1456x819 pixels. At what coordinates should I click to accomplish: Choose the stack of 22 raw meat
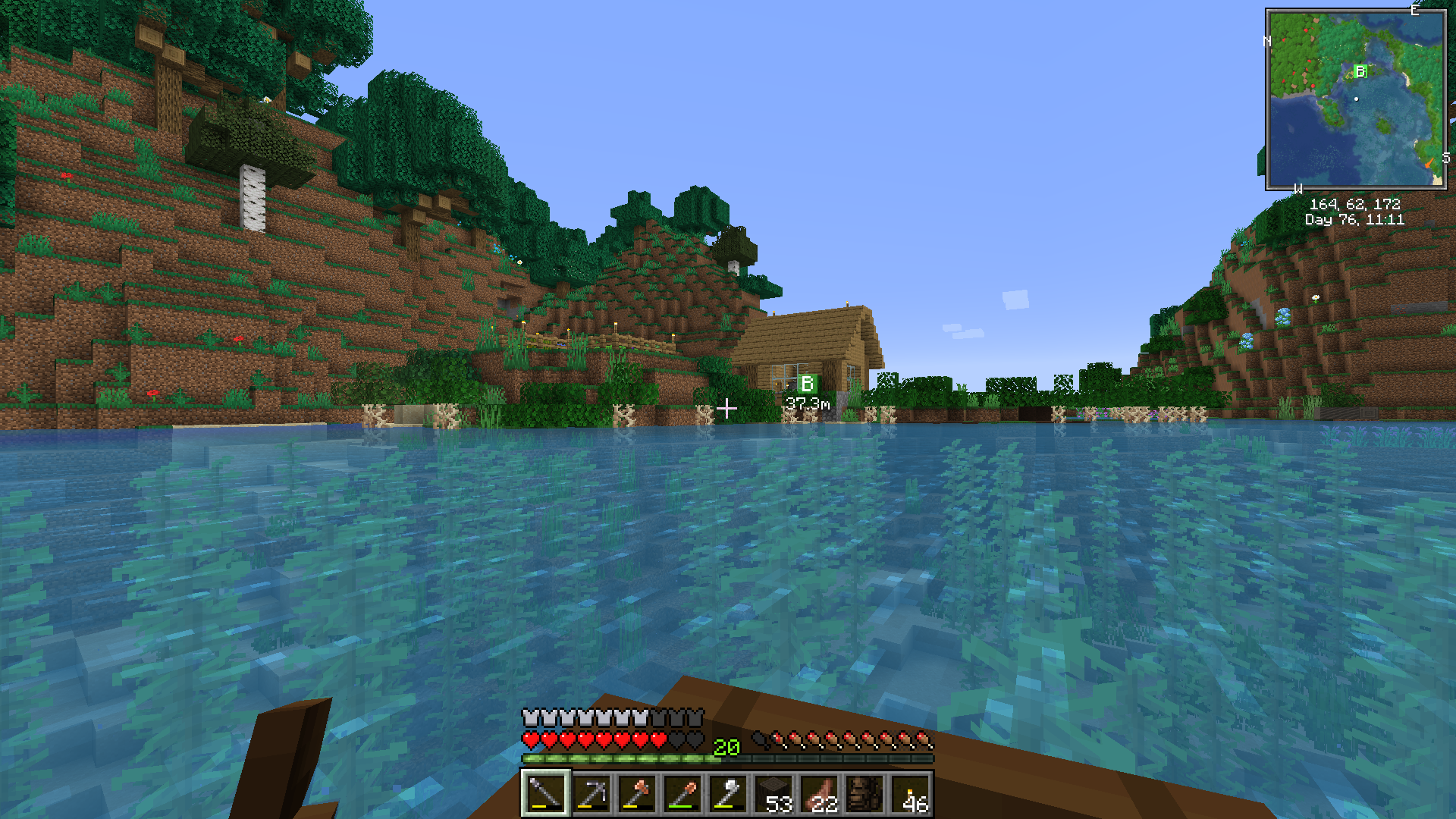pos(820,794)
